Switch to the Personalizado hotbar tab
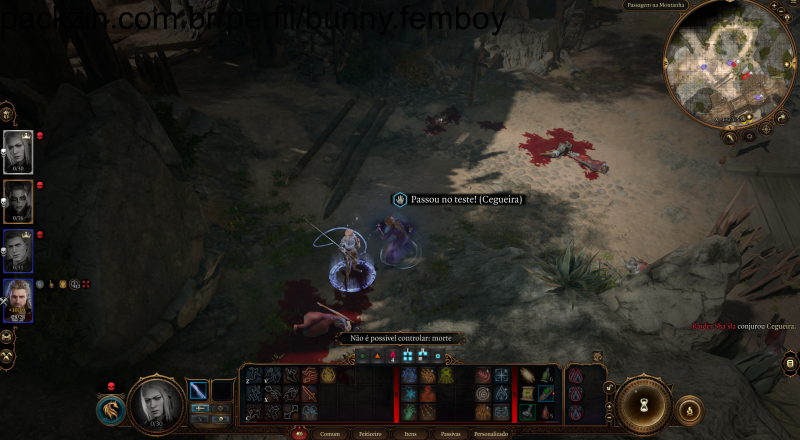Viewport: 800px width, 440px height. [491, 434]
